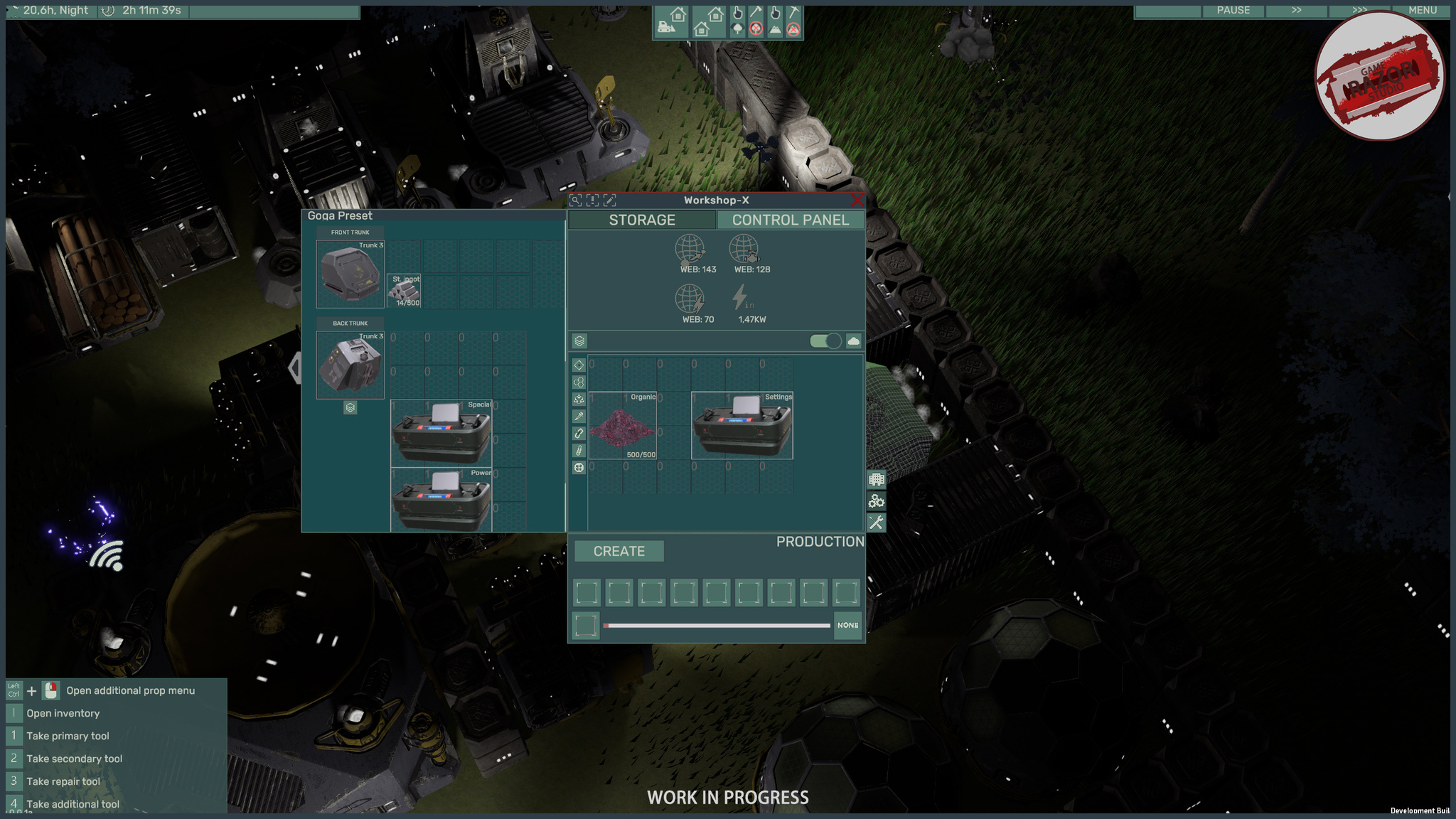Pick the Special device in back trunk
1456x819 pixels.
[x=441, y=433]
